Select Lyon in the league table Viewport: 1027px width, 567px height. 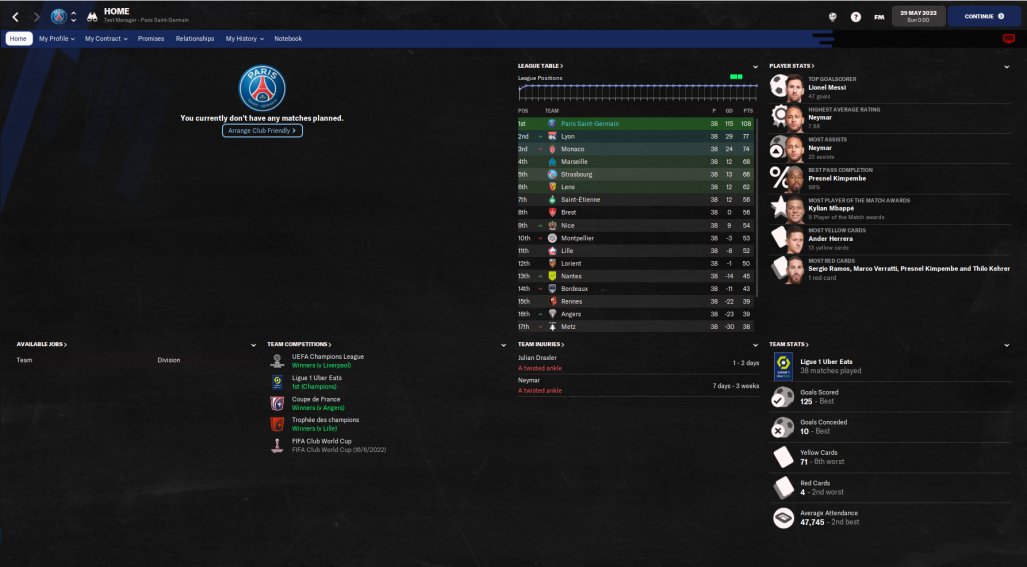pyautogui.click(x=568, y=136)
